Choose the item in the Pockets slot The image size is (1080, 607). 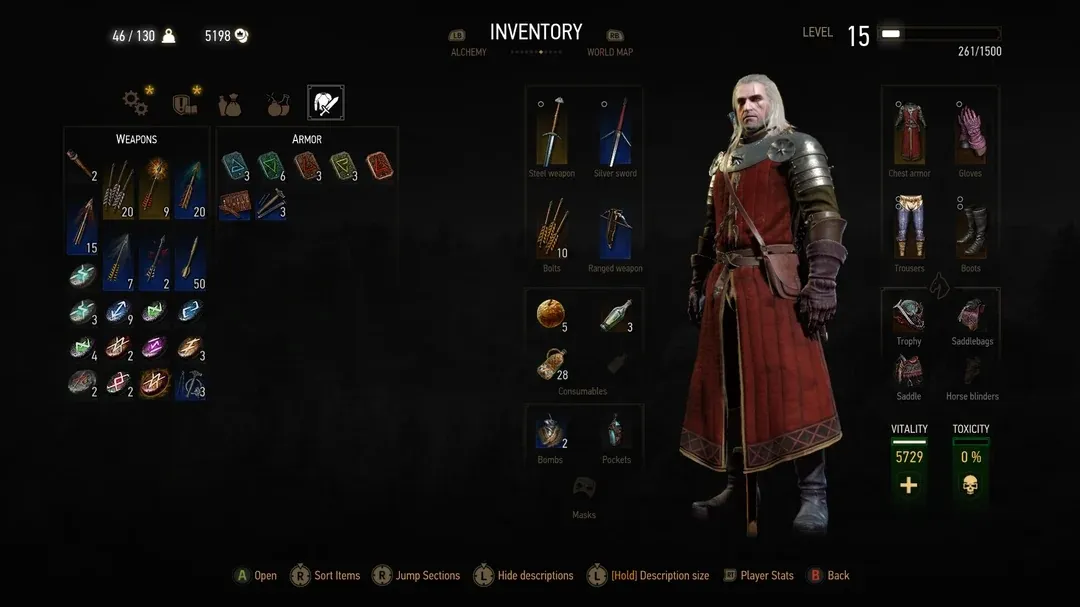tap(616, 432)
